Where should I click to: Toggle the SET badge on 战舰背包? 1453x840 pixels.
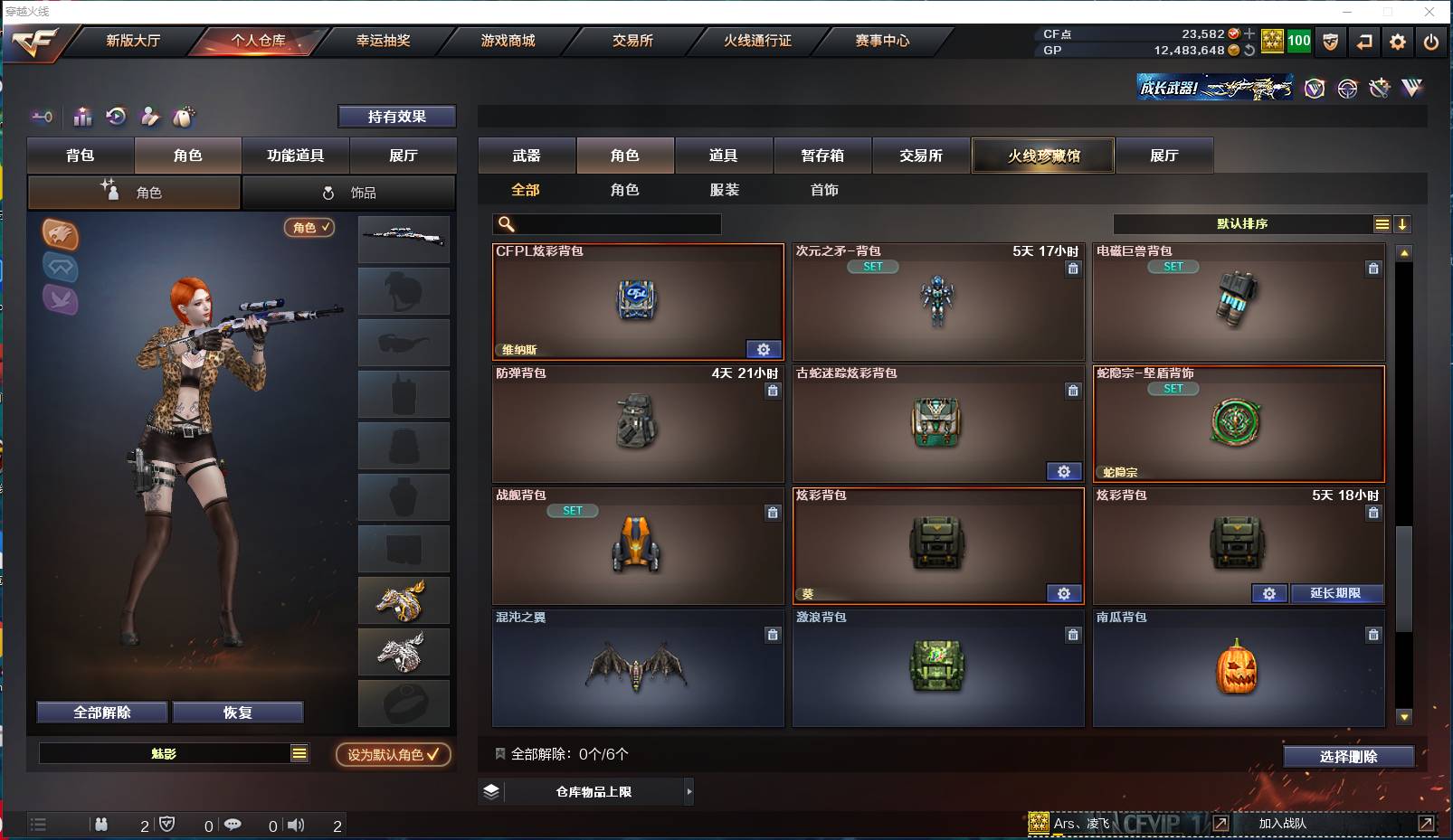573,511
